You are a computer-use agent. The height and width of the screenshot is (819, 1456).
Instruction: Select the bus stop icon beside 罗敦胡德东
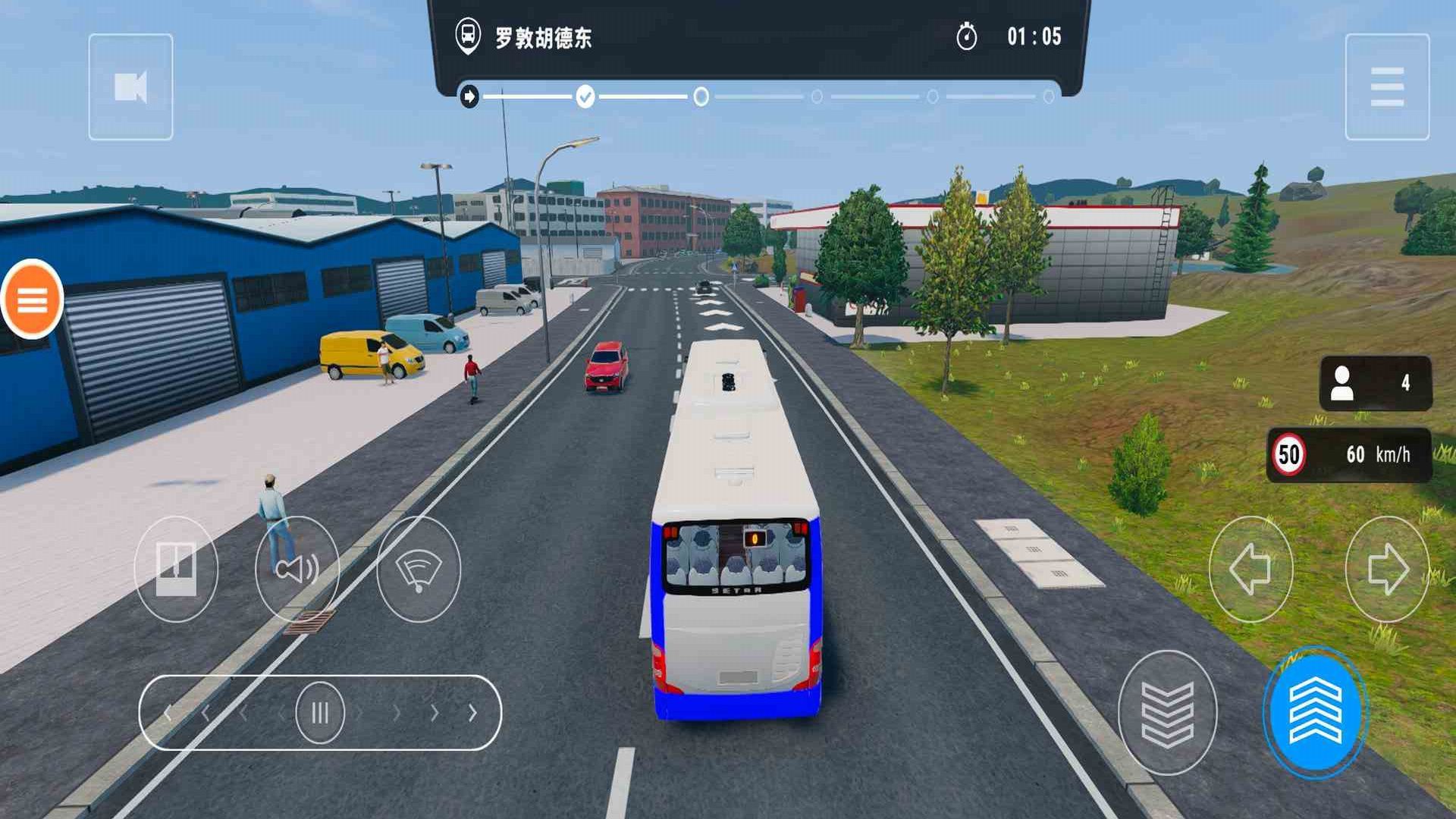click(469, 33)
